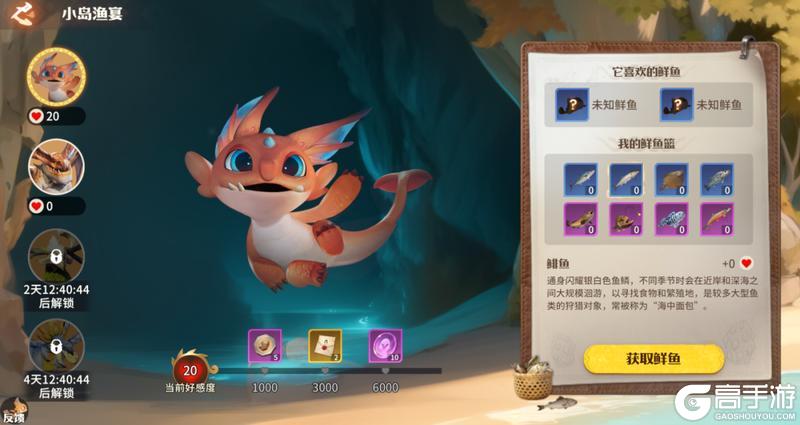Select the anglerfish slot with glowing lure
The width and height of the screenshot is (800, 425).
[x=627, y=219]
